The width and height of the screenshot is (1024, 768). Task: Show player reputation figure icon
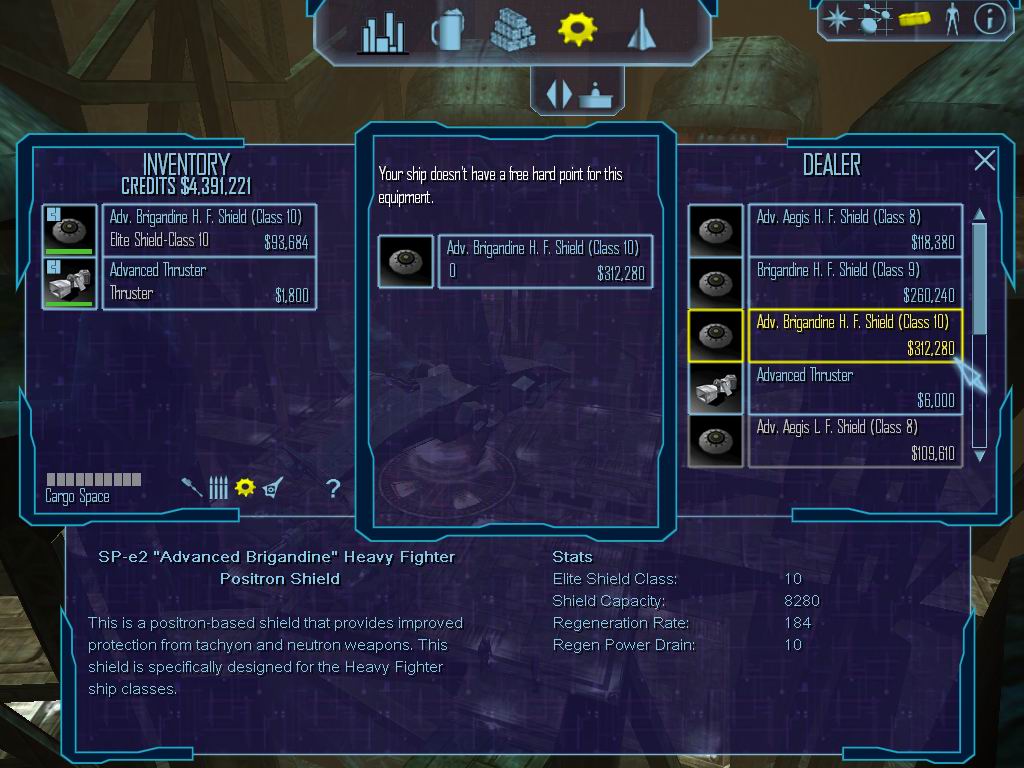(951, 19)
